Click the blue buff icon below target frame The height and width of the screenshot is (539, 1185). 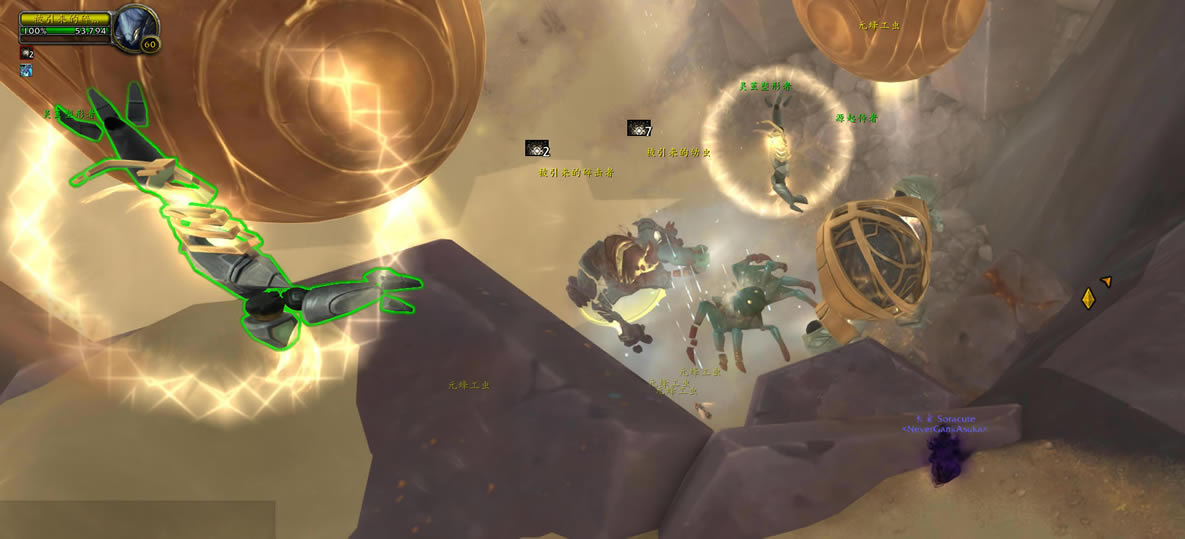[x=26, y=71]
